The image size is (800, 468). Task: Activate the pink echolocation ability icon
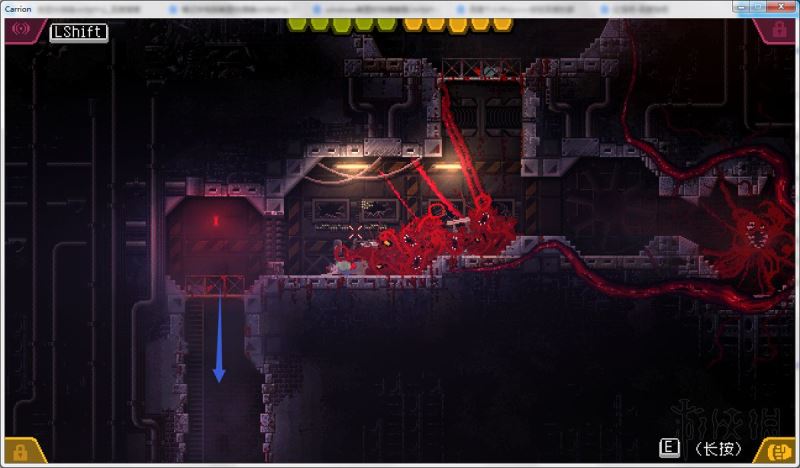(19, 29)
